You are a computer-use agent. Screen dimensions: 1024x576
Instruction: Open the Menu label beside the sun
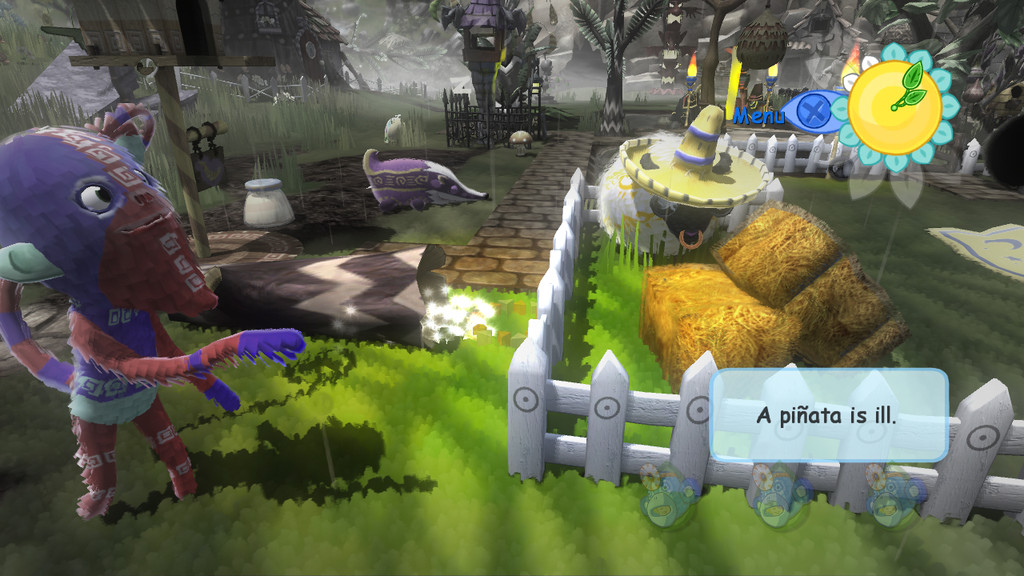pos(760,116)
